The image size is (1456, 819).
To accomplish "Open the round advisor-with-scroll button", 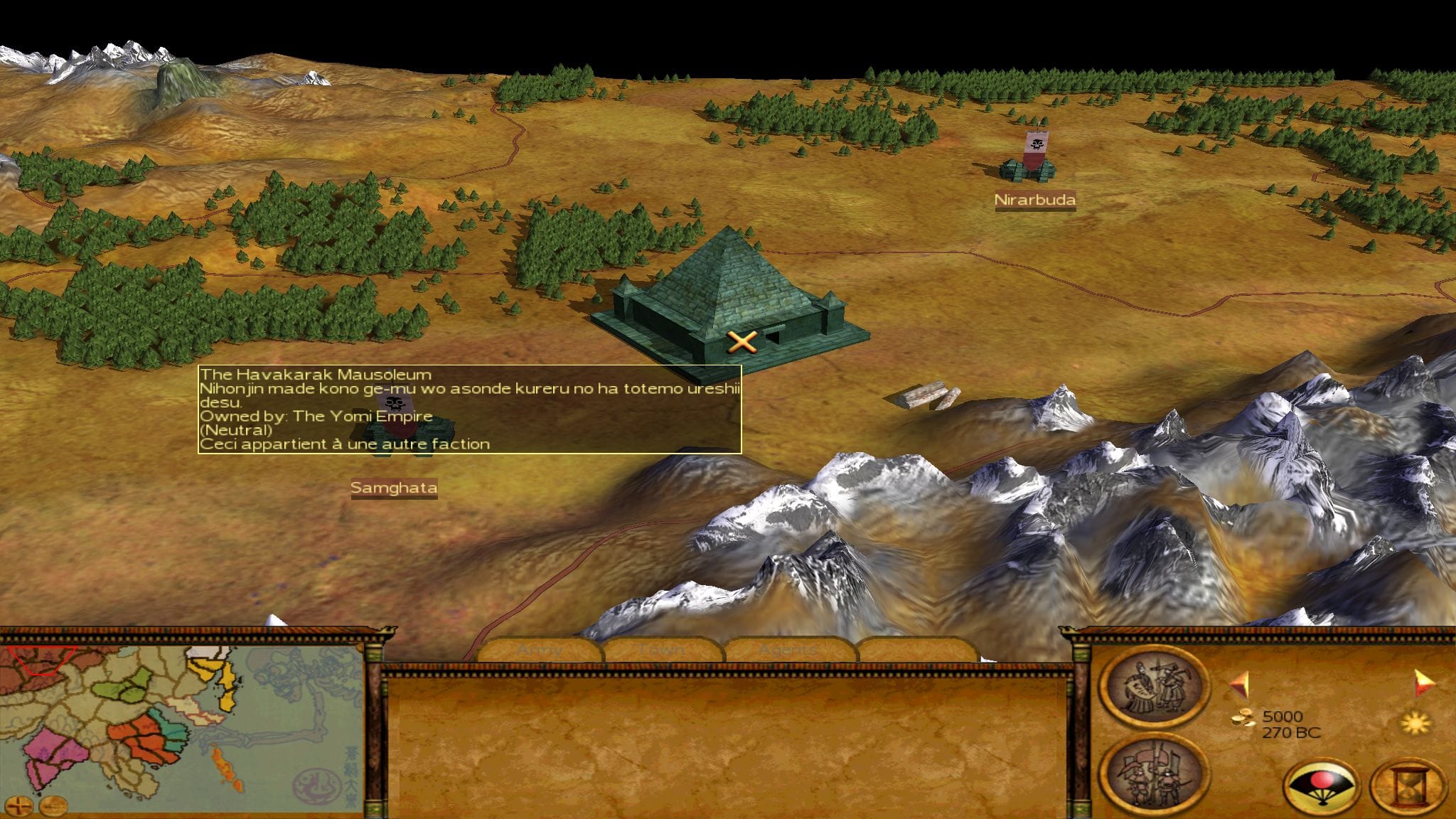I will click(x=1153, y=687).
